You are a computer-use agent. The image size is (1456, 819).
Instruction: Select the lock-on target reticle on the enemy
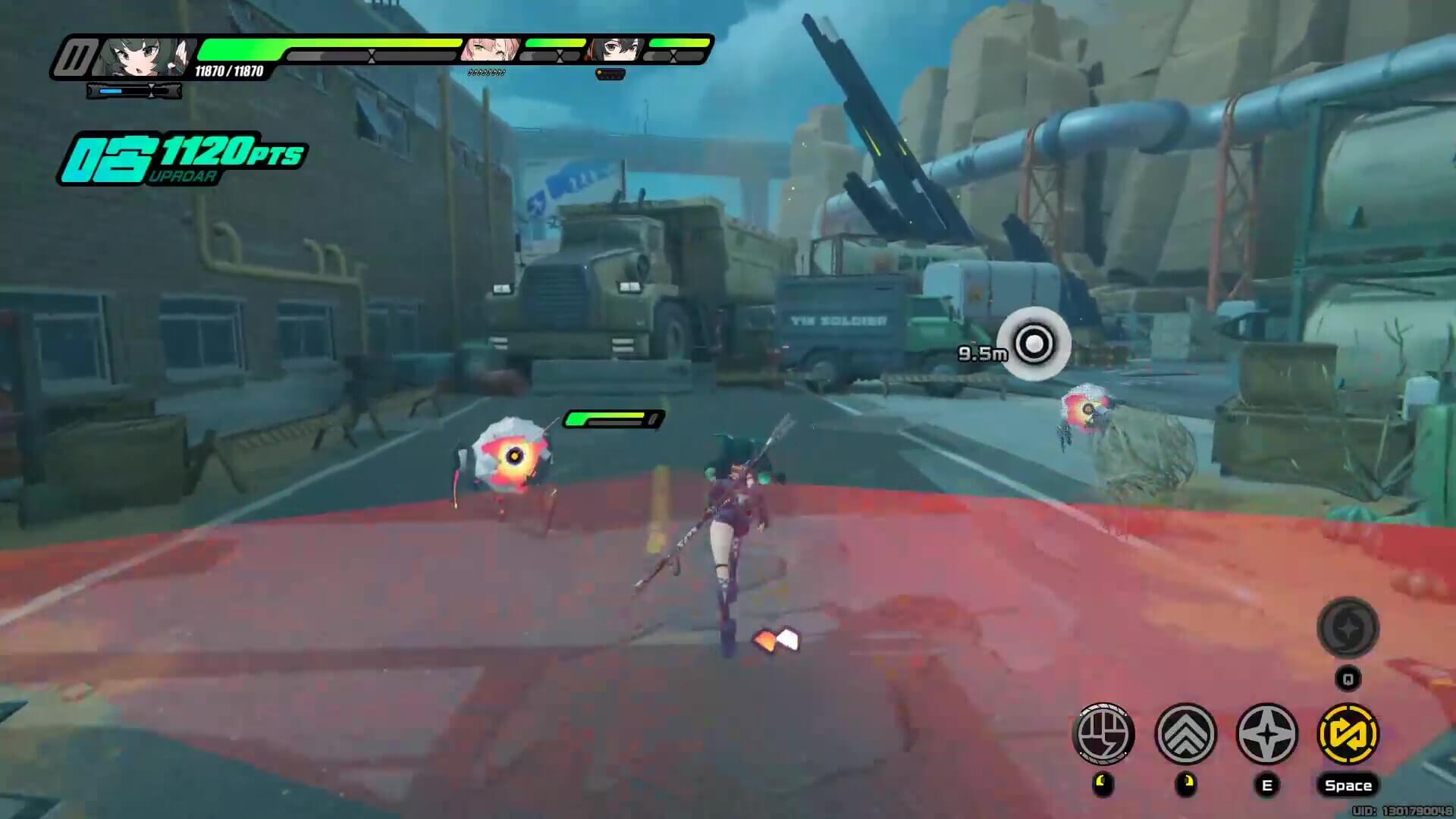(x=1034, y=344)
